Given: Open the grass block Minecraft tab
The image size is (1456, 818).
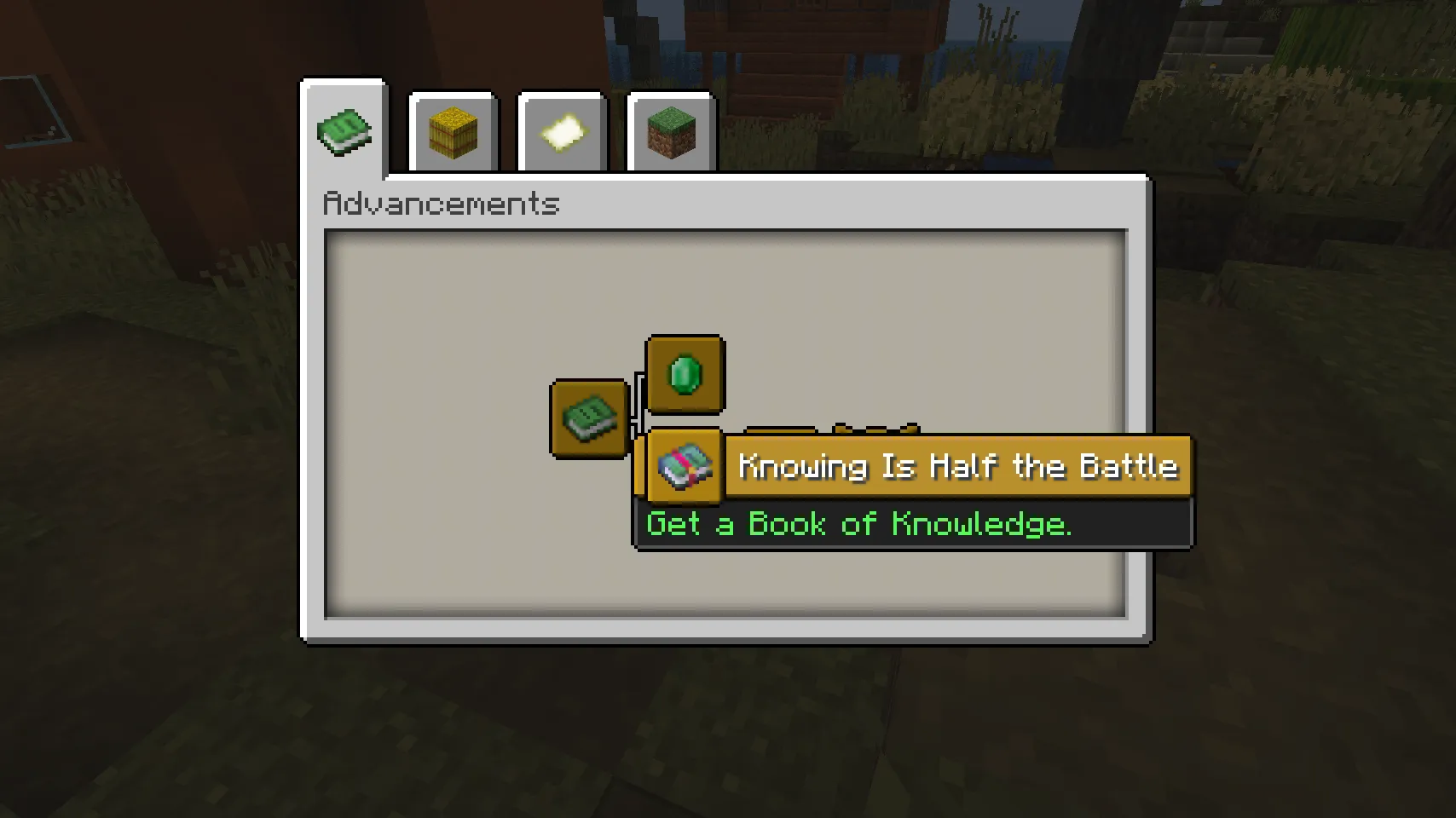Looking at the screenshot, I should pyautogui.click(x=670, y=131).
